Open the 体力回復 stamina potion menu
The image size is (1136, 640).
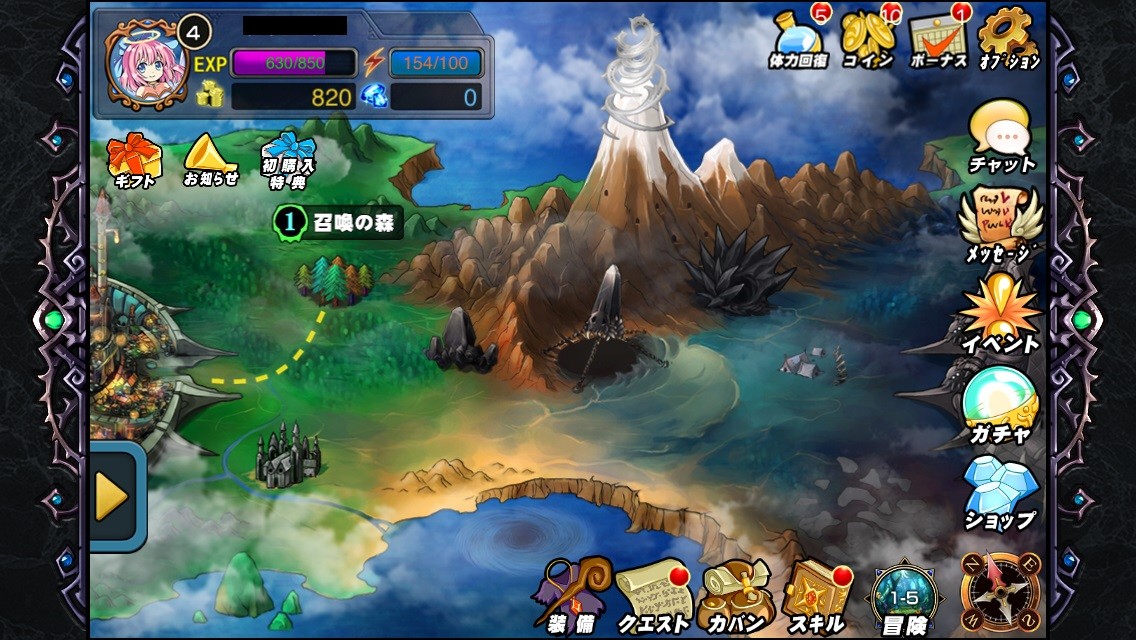tap(799, 42)
